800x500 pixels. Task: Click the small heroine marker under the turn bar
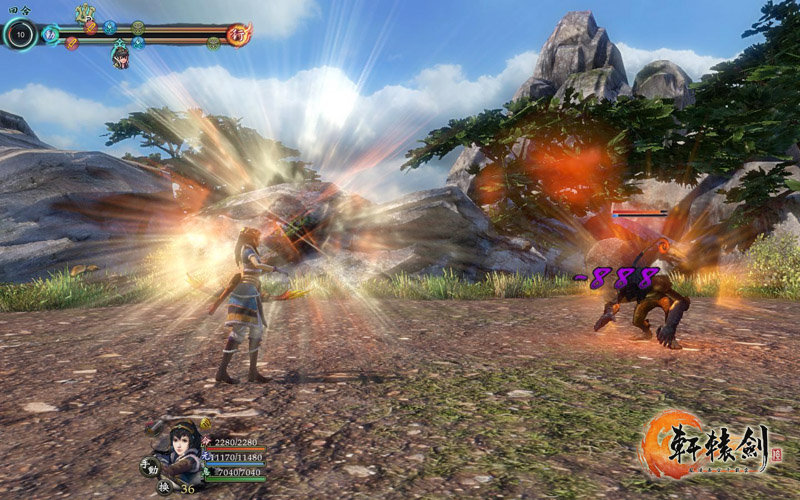[120, 57]
